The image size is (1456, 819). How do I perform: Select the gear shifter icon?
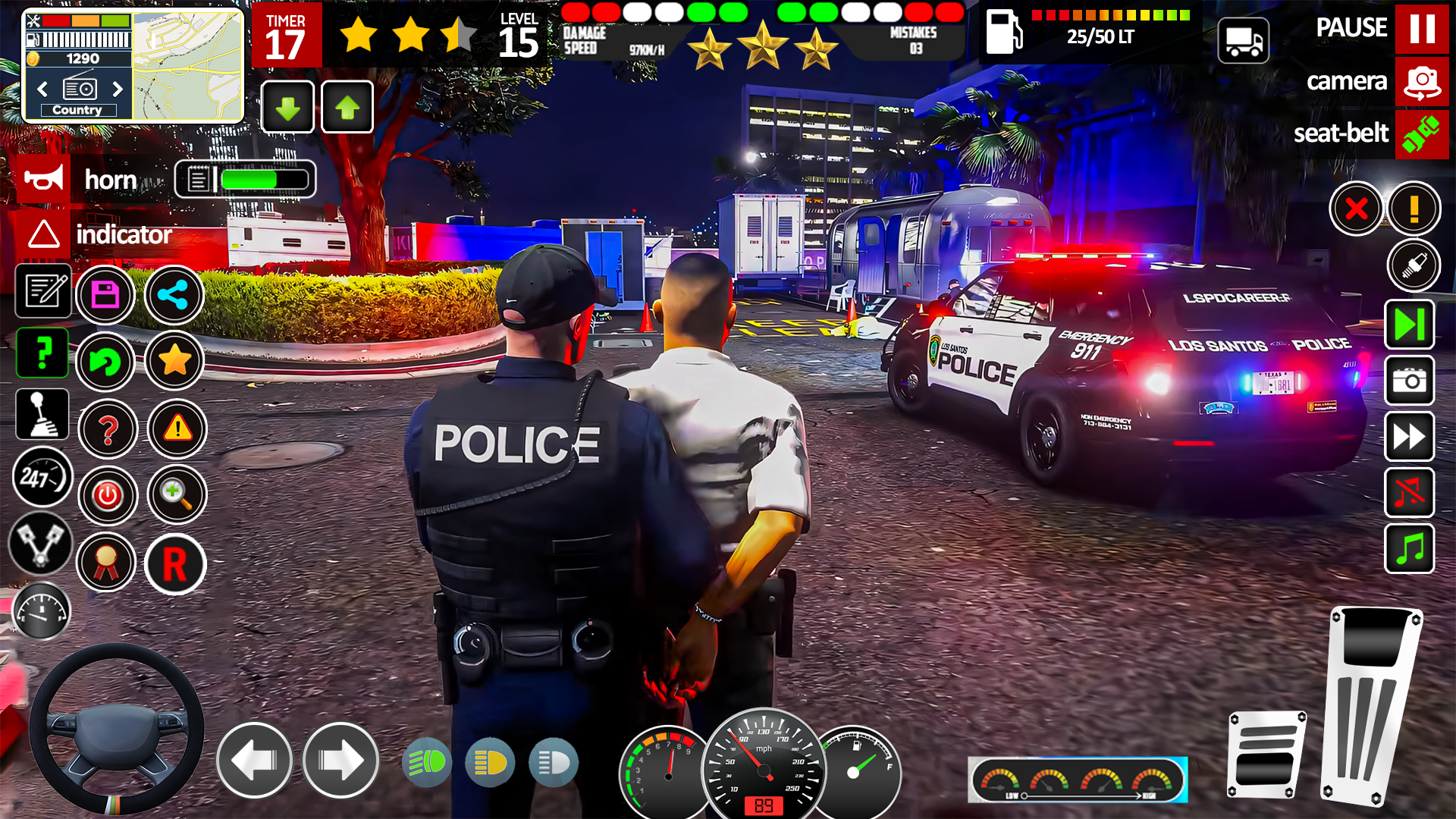point(42,414)
